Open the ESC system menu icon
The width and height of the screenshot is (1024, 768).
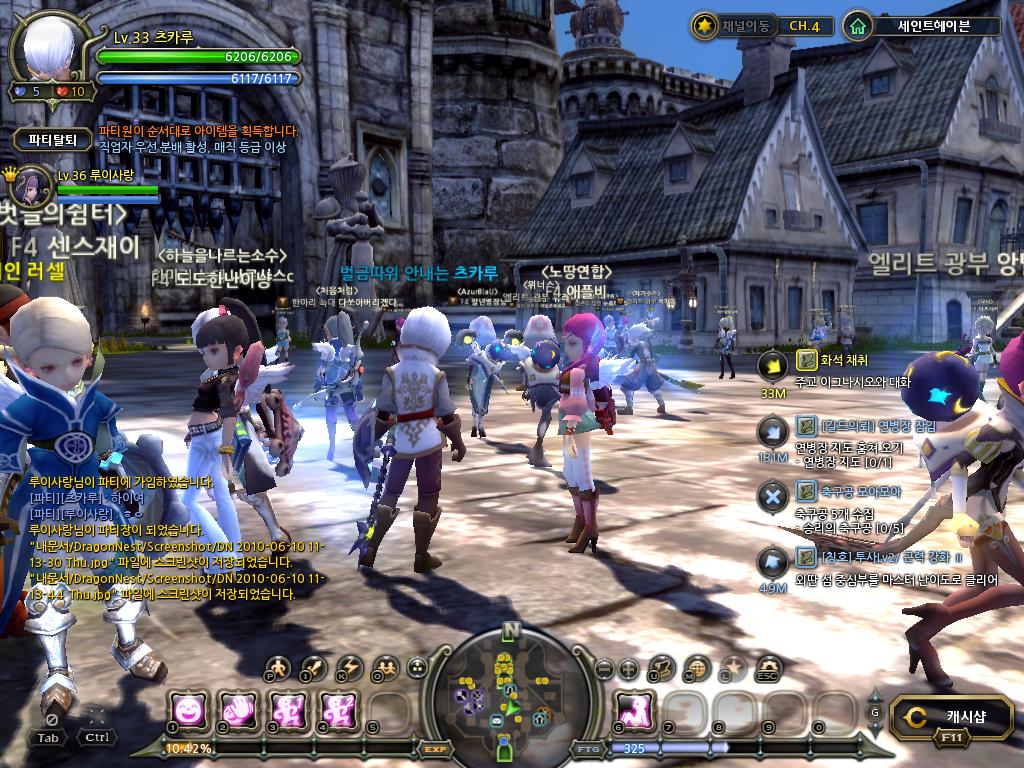pos(768,667)
